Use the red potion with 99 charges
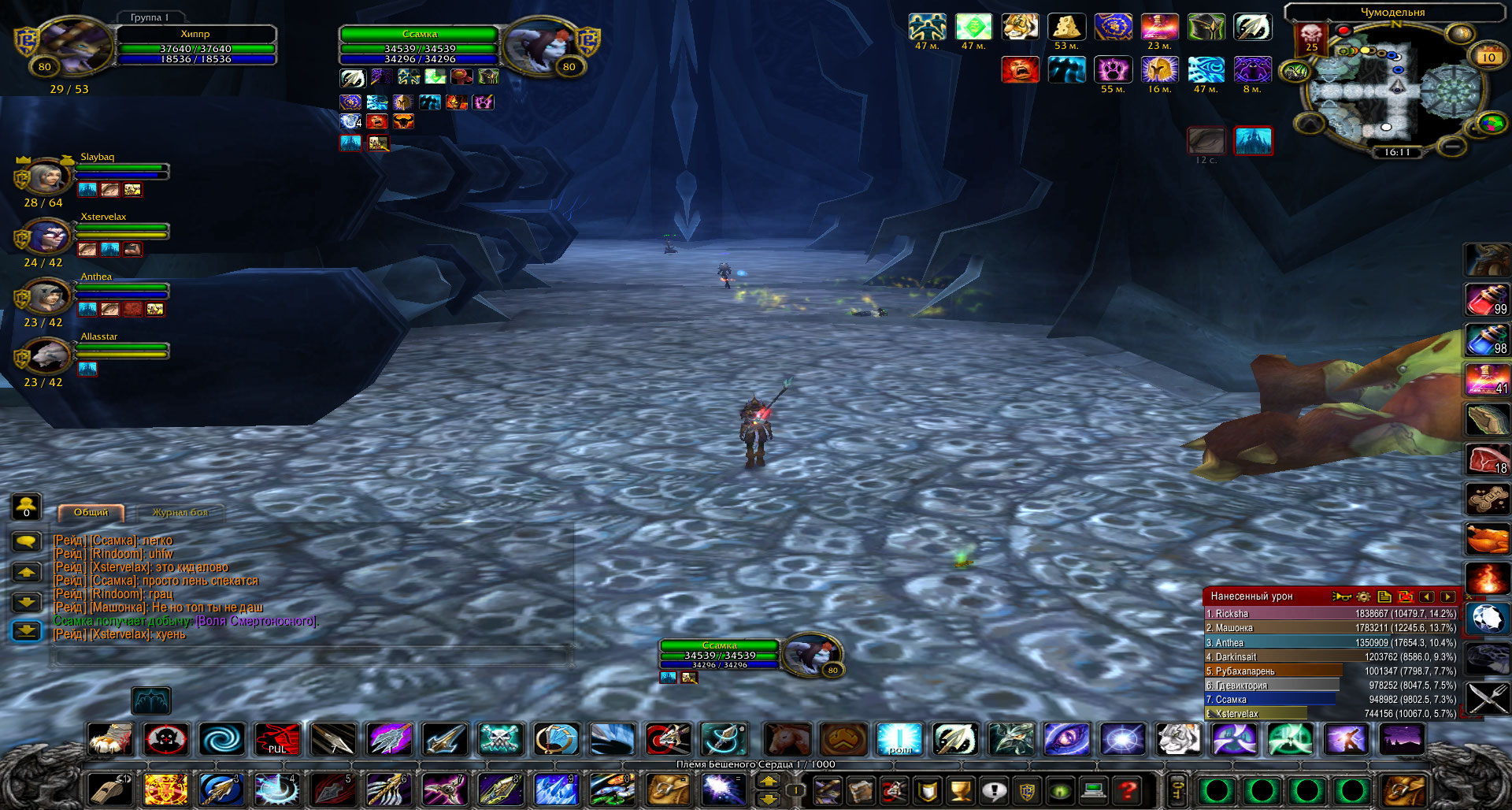 coord(1486,300)
